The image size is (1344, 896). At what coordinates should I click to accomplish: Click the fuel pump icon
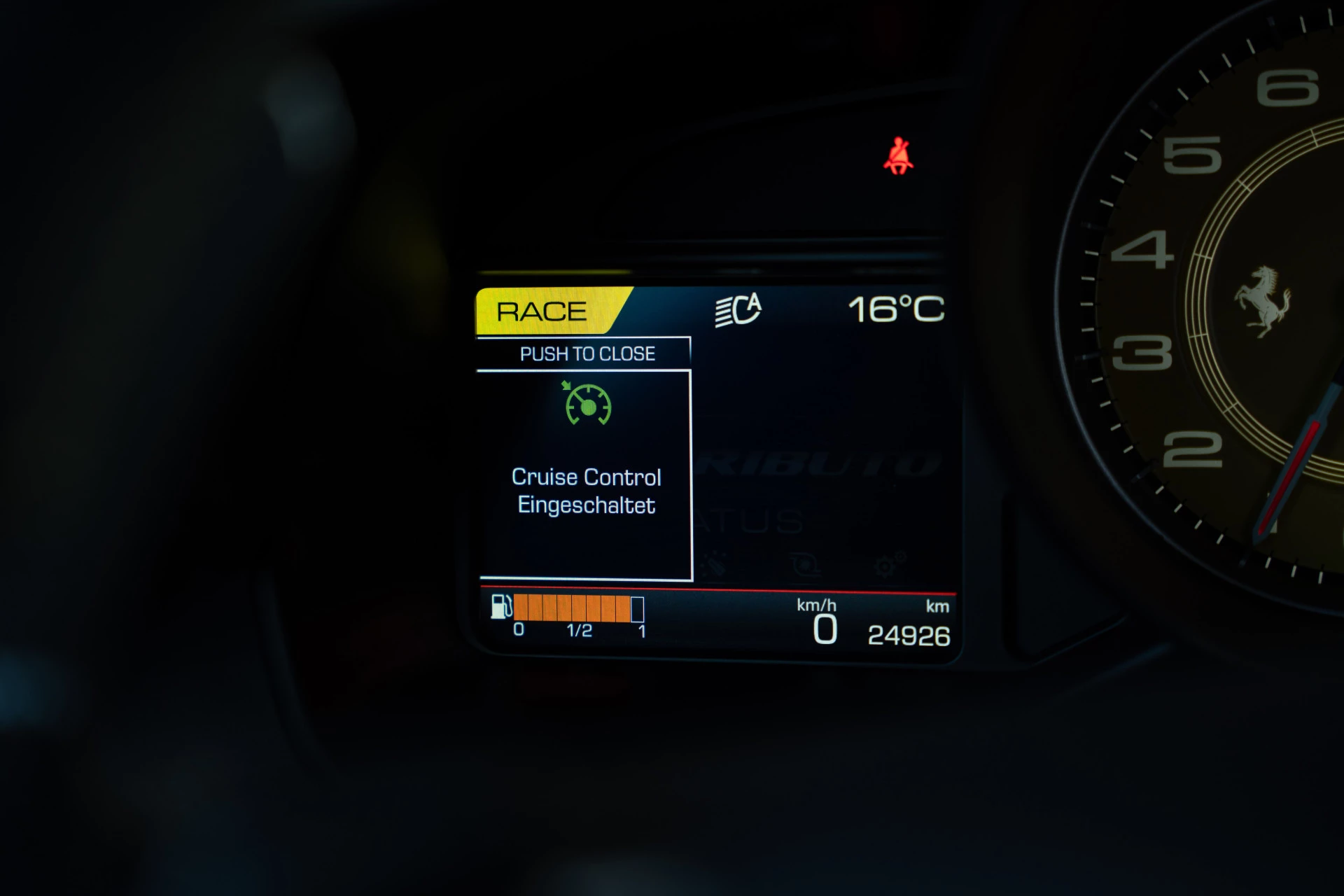click(501, 607)
